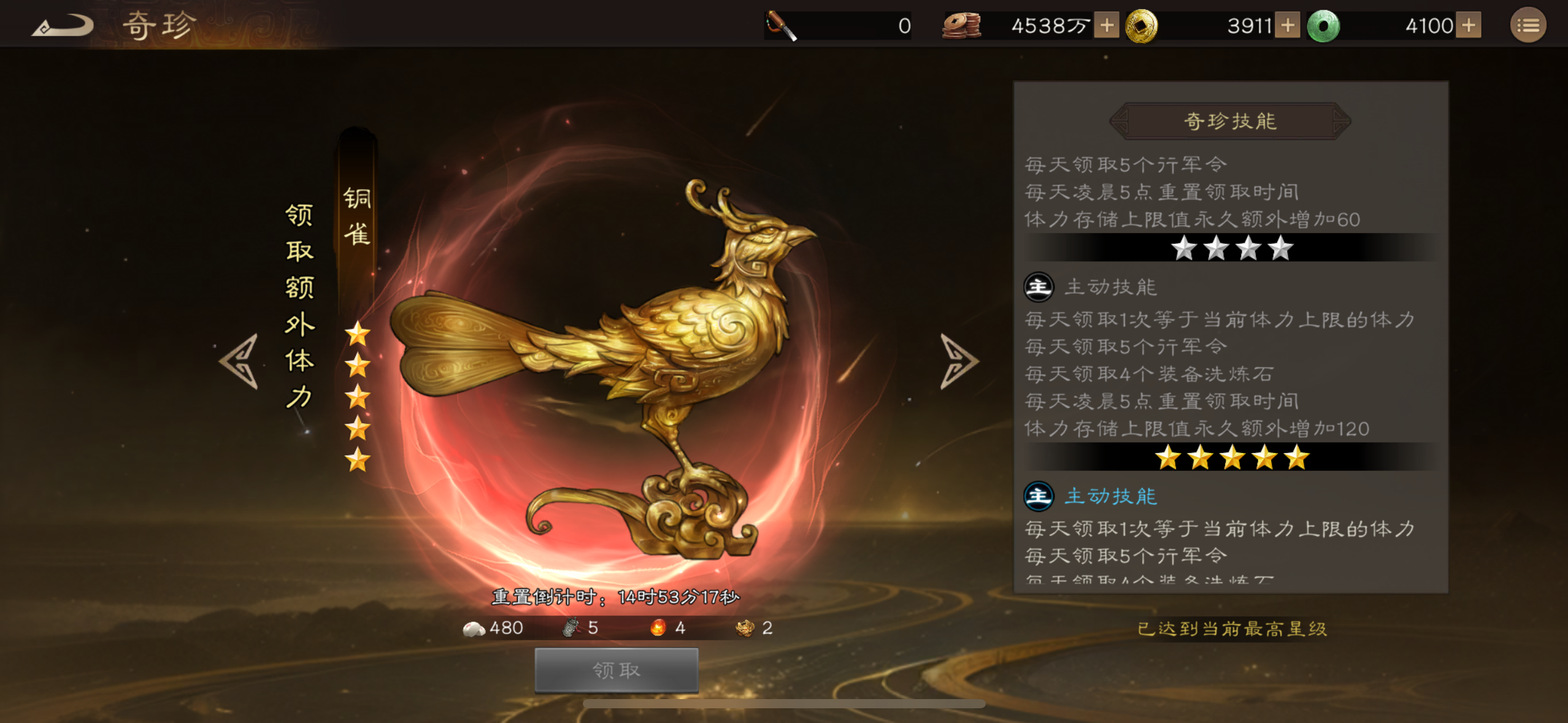The width and height of the screenshot is (1568, 723).
Task: Click the dumpling resource icon showing 480
Action: point(475,627)
